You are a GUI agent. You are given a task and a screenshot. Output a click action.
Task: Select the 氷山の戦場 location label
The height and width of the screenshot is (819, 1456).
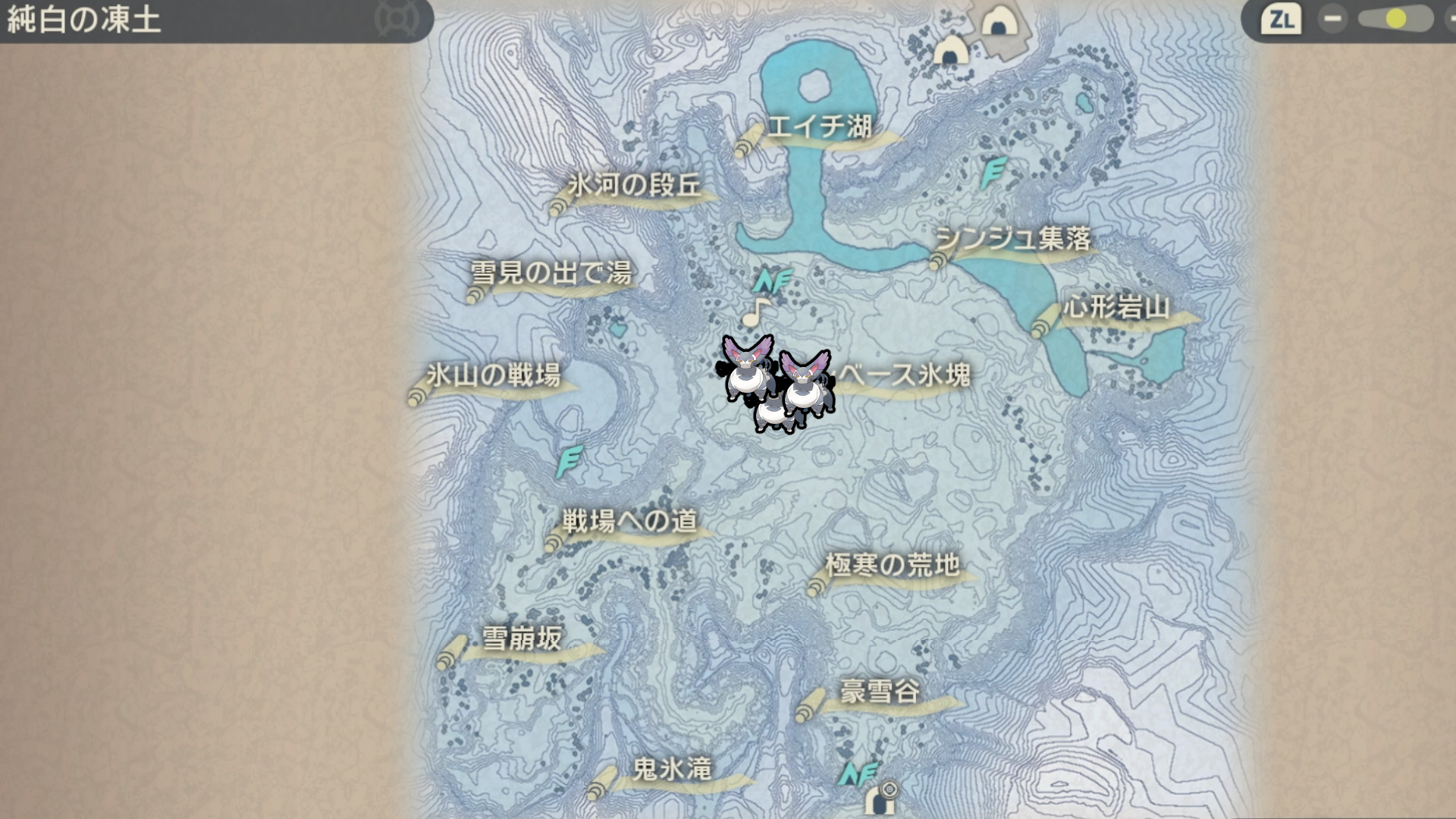(493, 375)
